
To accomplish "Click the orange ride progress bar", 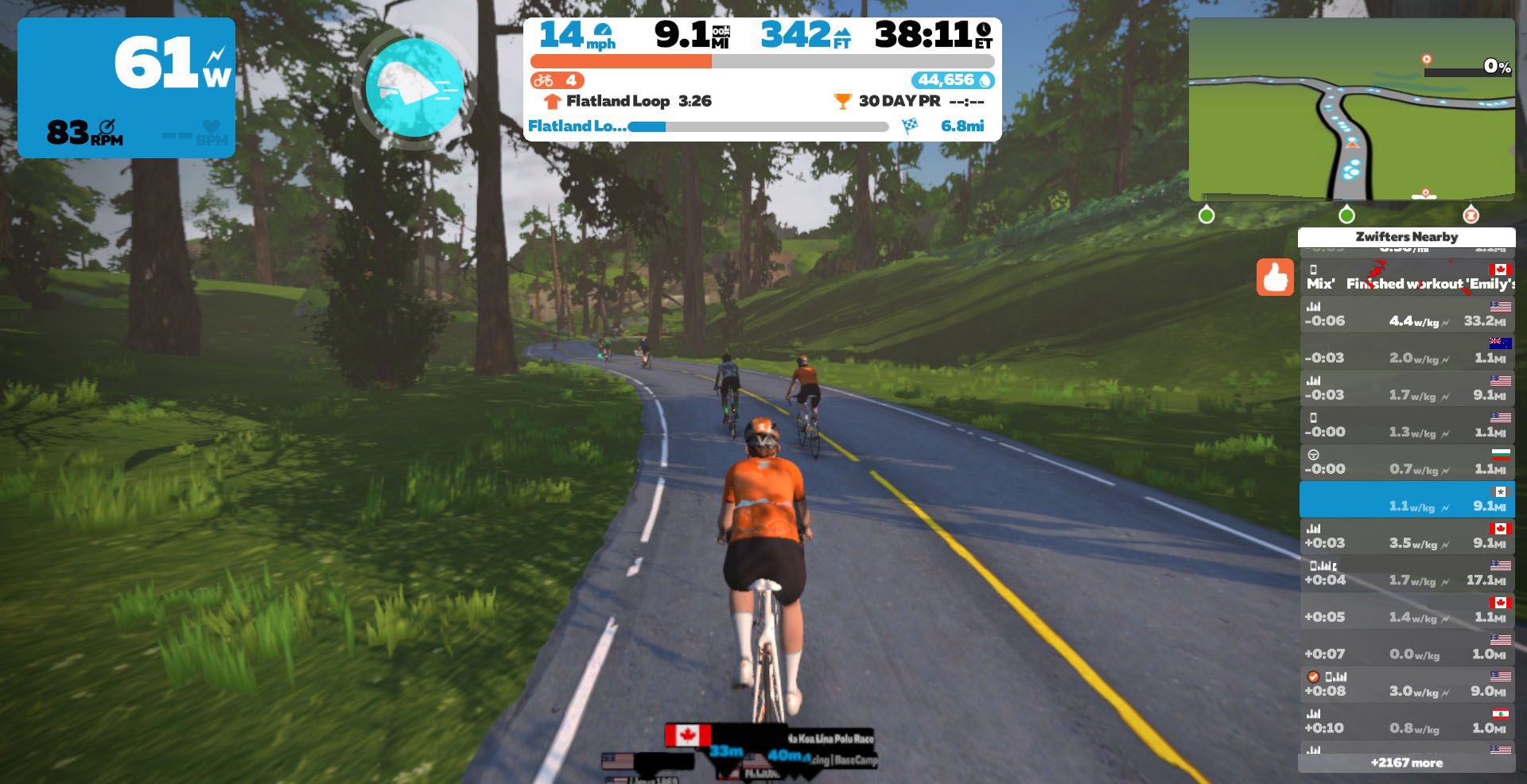I will pyautogui.click(x=620, y=60).
